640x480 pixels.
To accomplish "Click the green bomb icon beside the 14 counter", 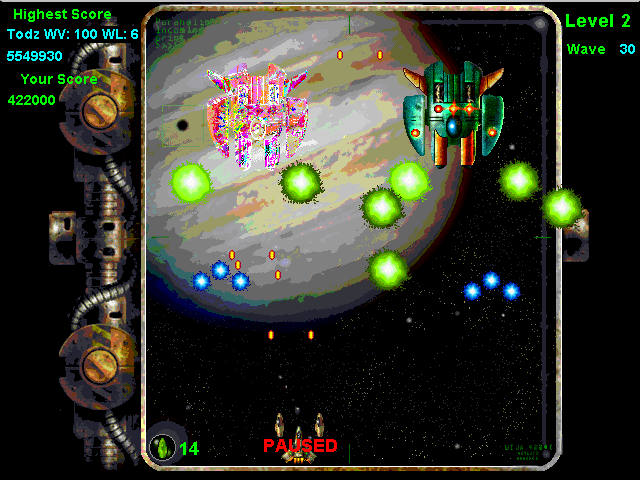I will tap(162, 447).
